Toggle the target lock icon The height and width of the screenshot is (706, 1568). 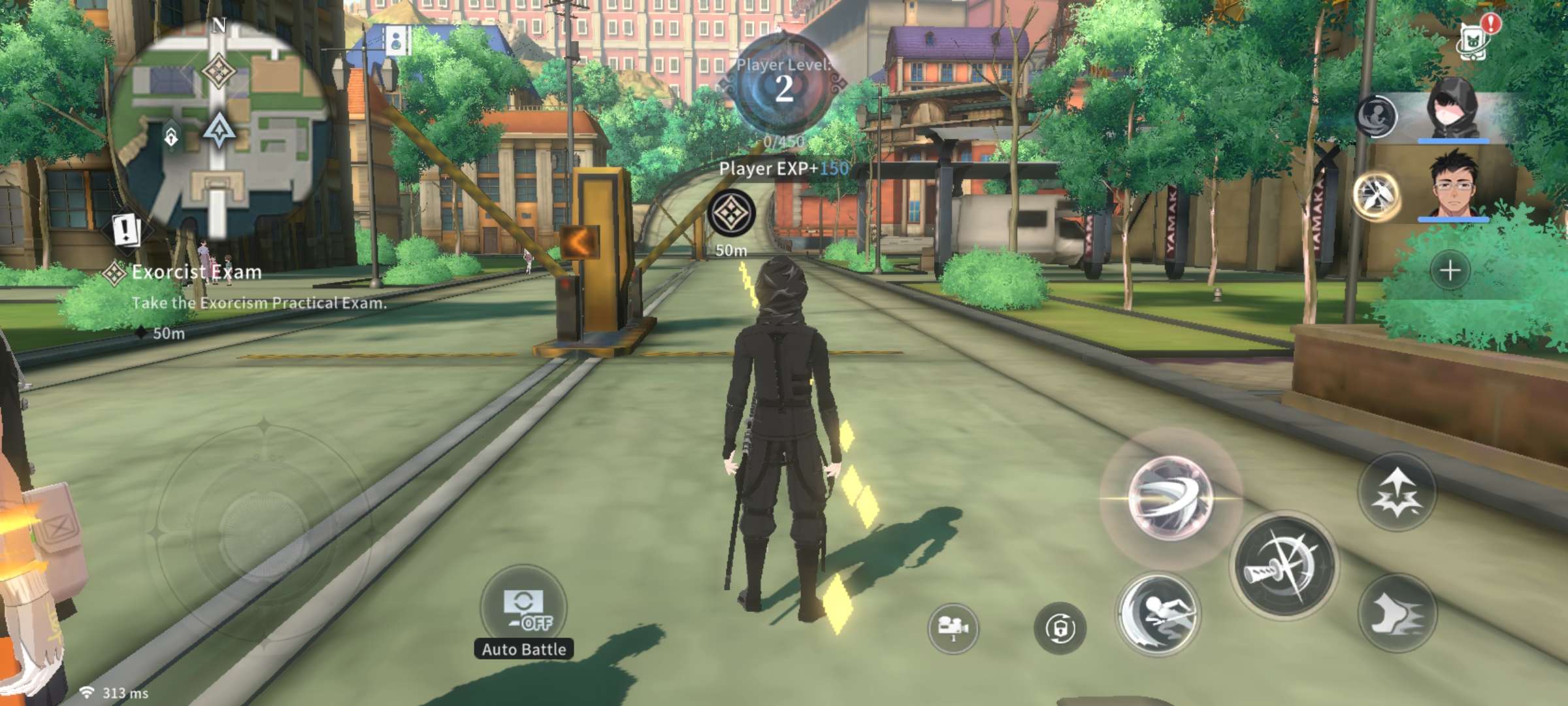click(x=1059, y=628)
